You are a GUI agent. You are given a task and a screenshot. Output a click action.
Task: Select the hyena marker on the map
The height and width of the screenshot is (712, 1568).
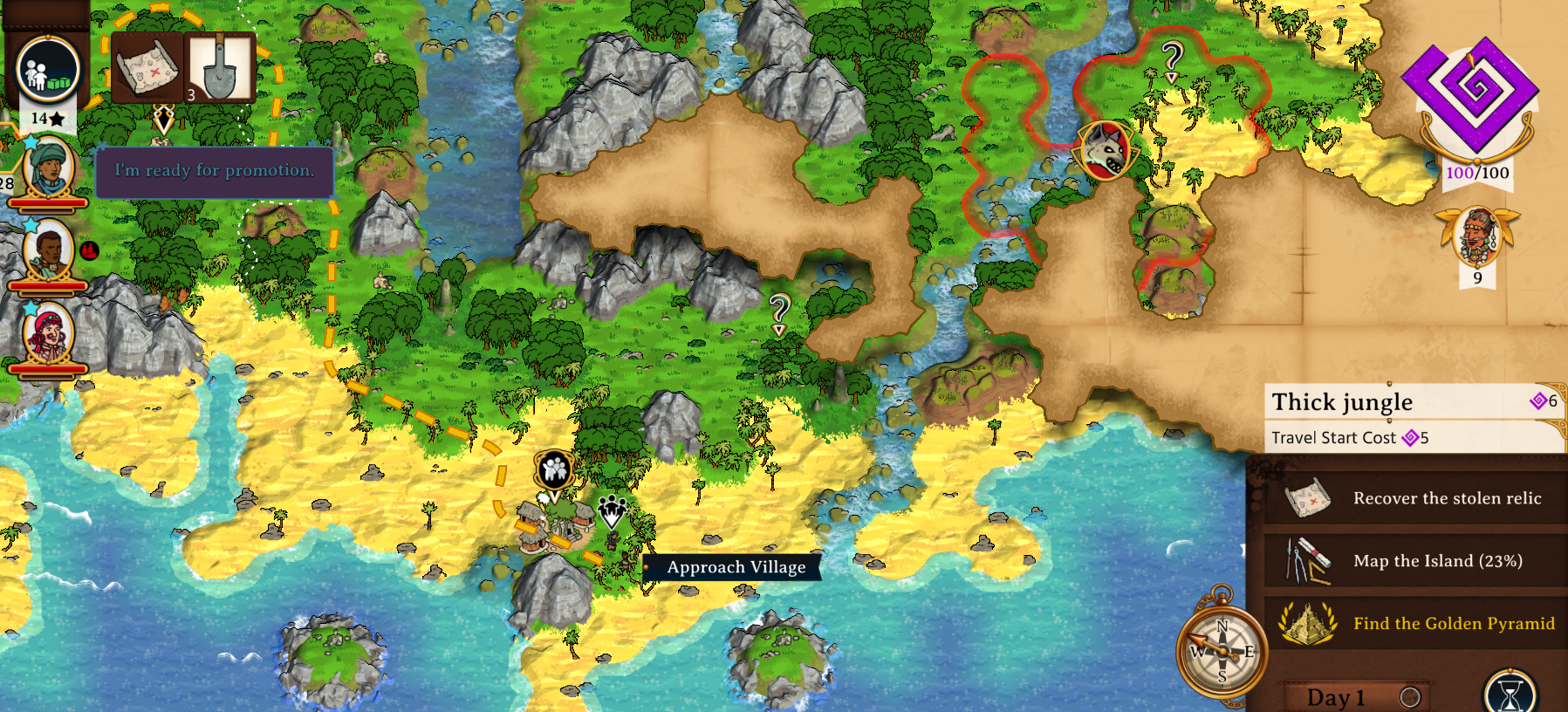(1106, 151)
